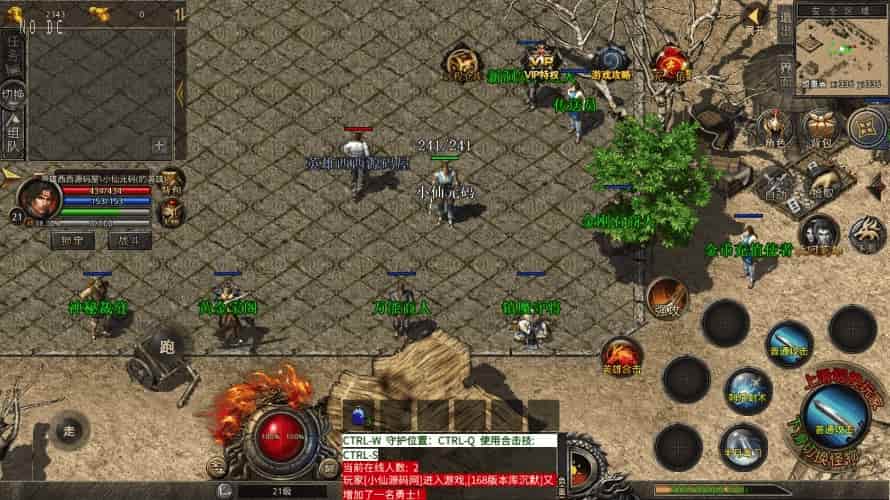
Task: Switch to the 组队 team tab
Action: 13,134
